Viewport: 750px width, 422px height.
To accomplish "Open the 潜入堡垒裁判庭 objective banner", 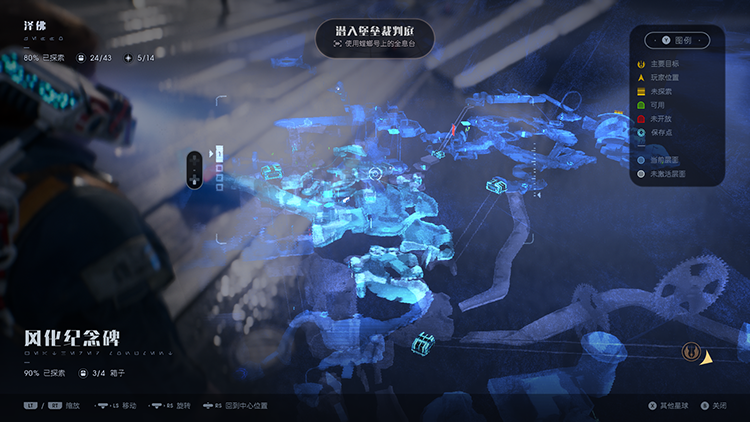I will (375, 38).
